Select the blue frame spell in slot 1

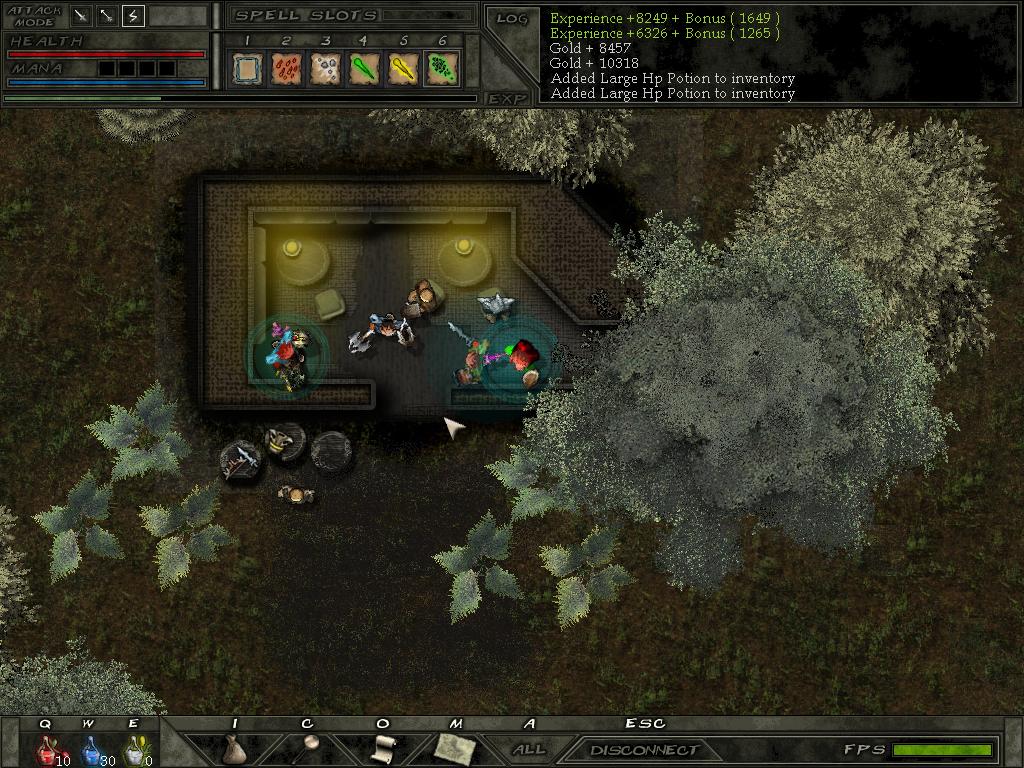(x=247, y=68)
